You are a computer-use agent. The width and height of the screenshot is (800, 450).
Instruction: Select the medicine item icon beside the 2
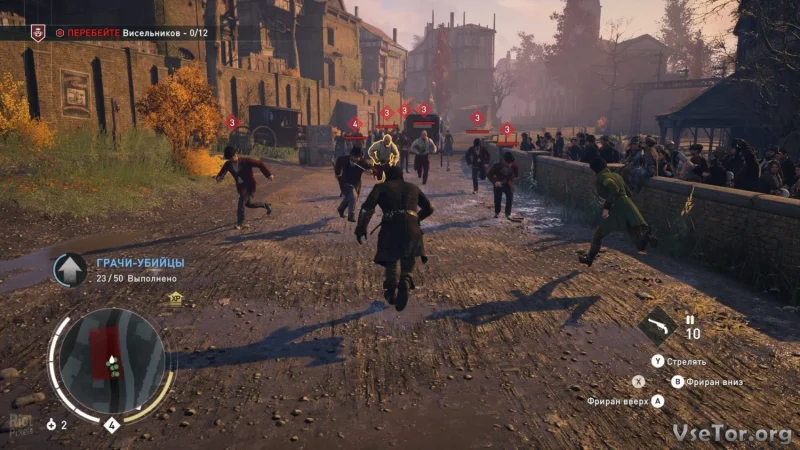[51, 425]
